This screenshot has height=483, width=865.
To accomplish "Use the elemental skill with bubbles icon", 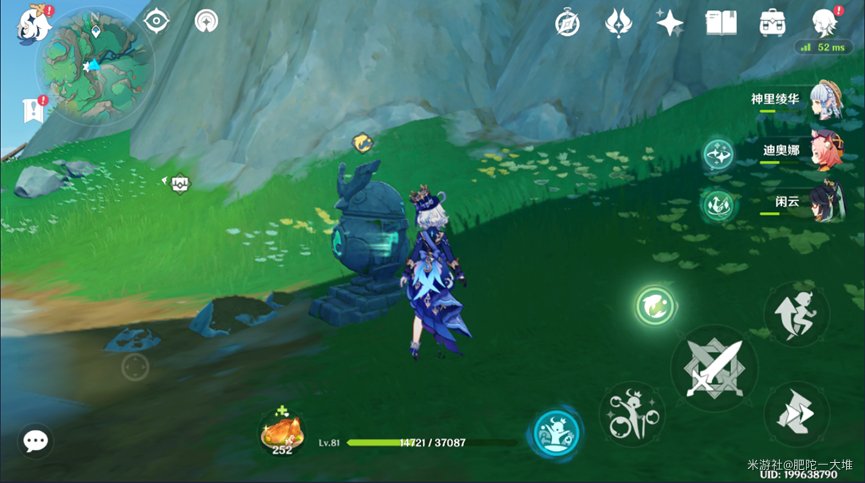I will click(633, 413).
